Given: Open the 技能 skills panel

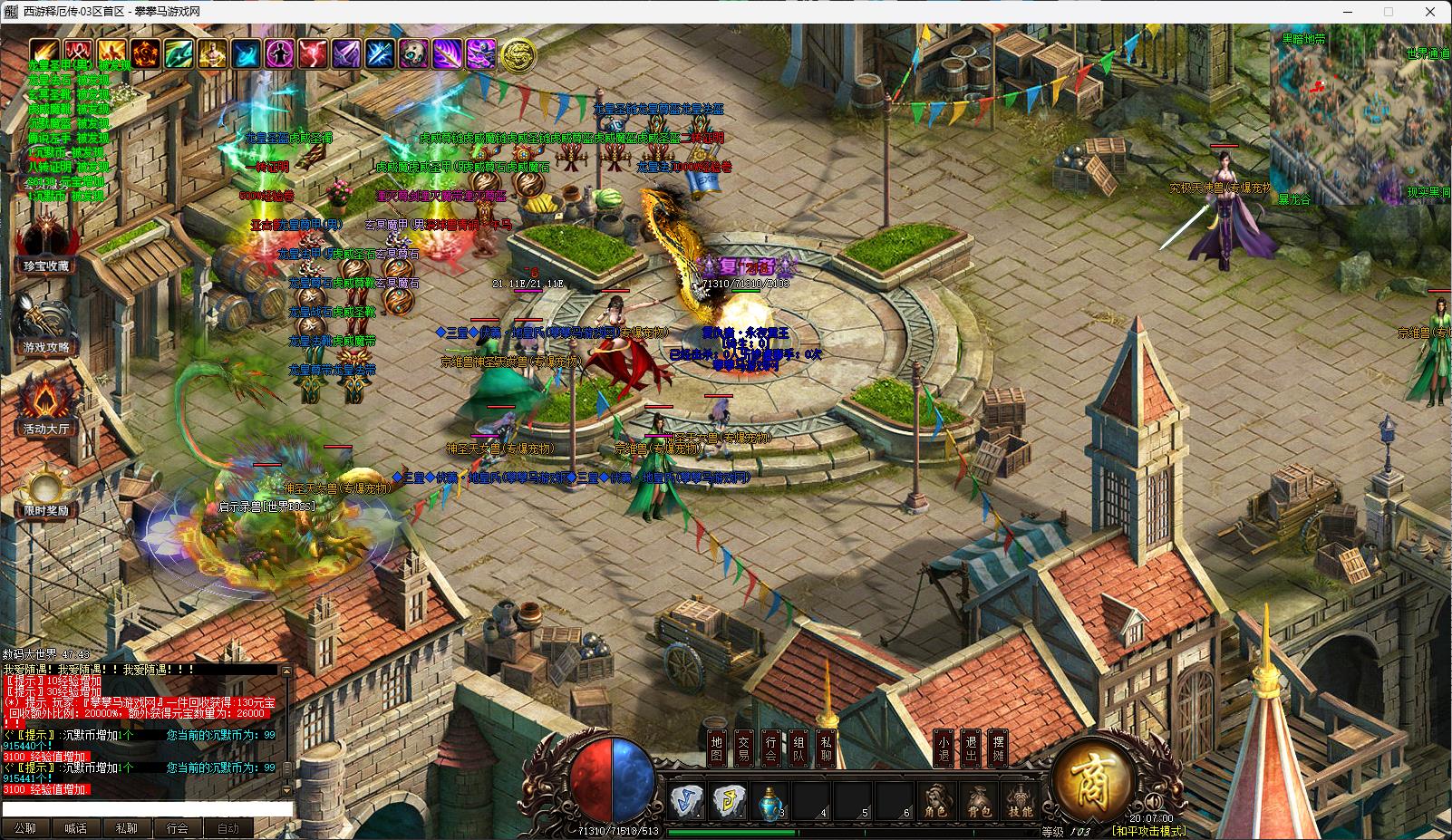Looking at the screenshot, I should (x=1021, y=802).
